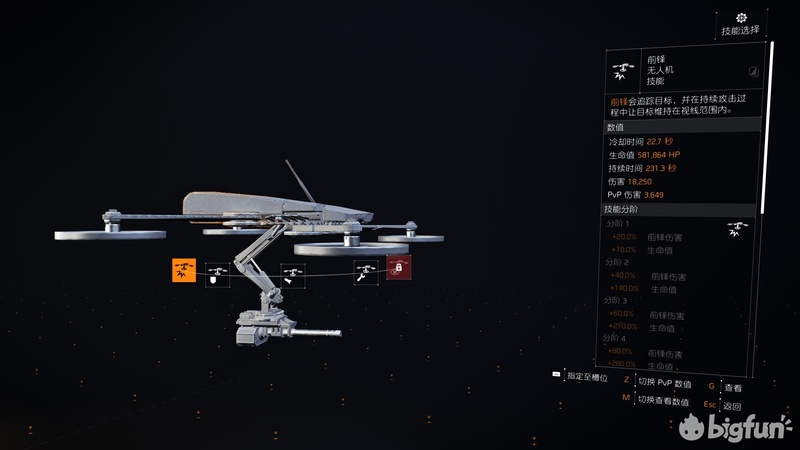Select the drone variant with wrench icon
This screenshot has width=800, height=450.
[x=365, y=272]
